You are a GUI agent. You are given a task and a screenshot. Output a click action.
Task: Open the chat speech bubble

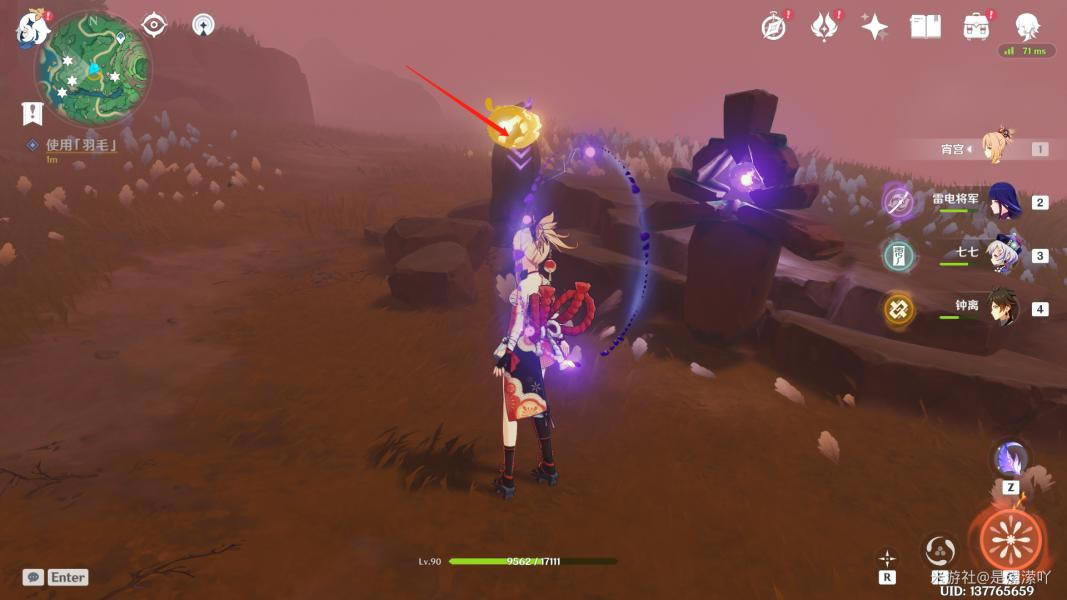33,577
